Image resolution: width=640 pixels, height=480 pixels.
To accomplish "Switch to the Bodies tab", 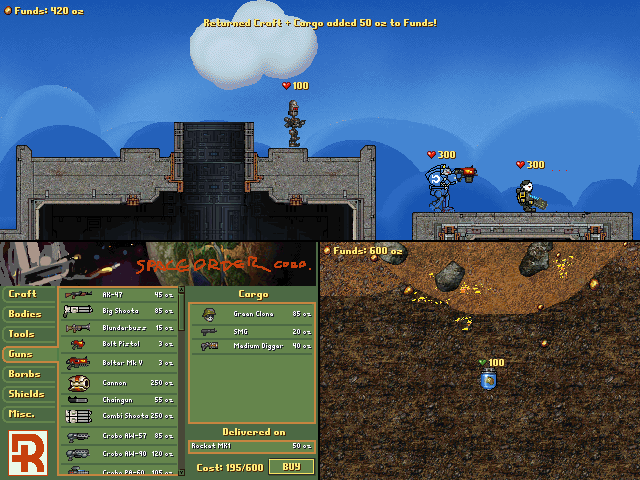I will [x=29, y=314].
